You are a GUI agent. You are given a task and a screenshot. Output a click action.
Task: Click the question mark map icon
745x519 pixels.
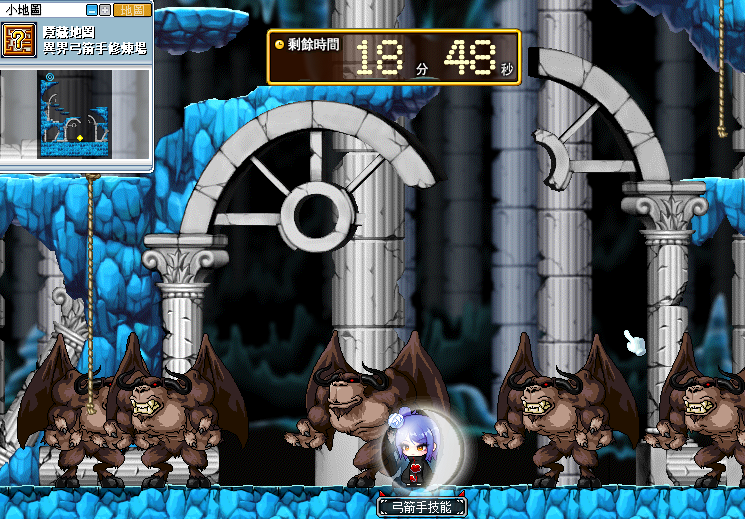point(17,41)
